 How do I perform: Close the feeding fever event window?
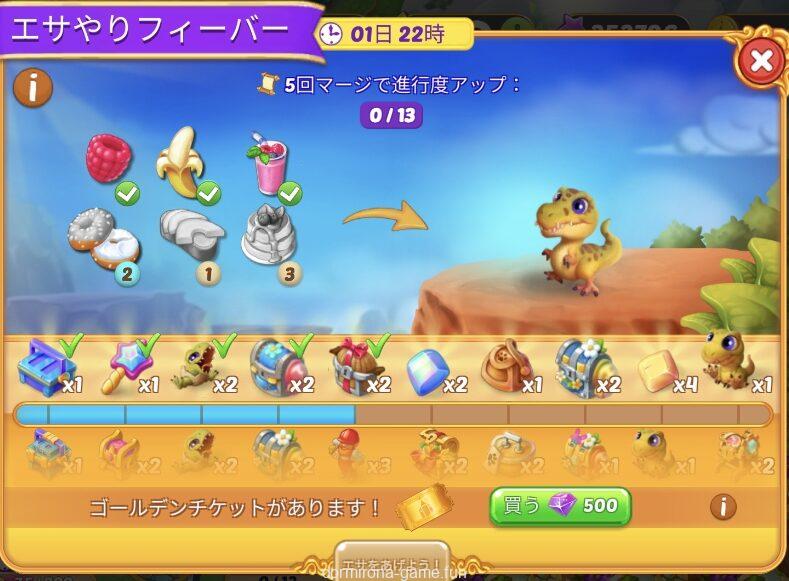[x=760, y=61]
